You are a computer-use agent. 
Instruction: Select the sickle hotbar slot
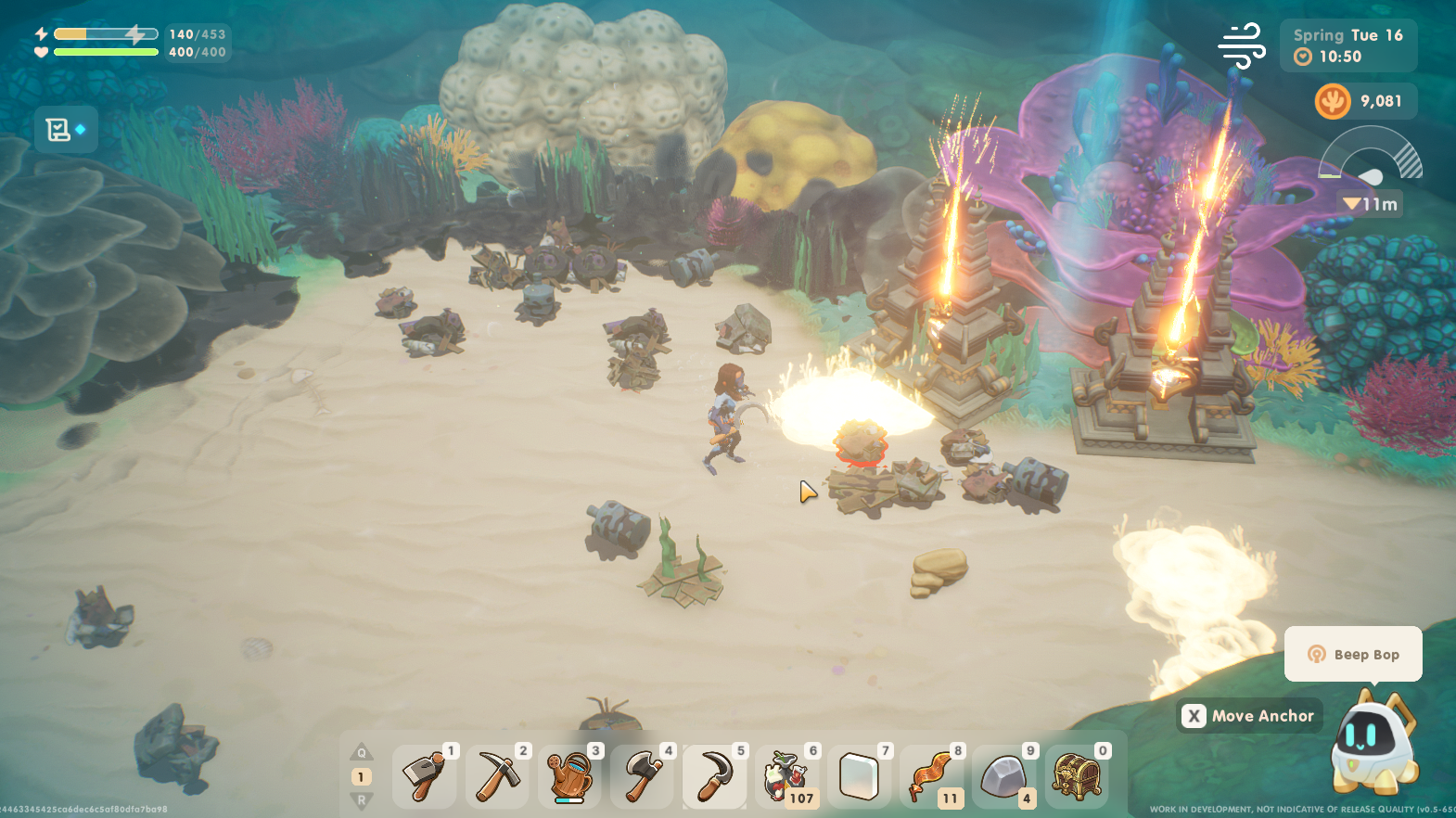713,775
